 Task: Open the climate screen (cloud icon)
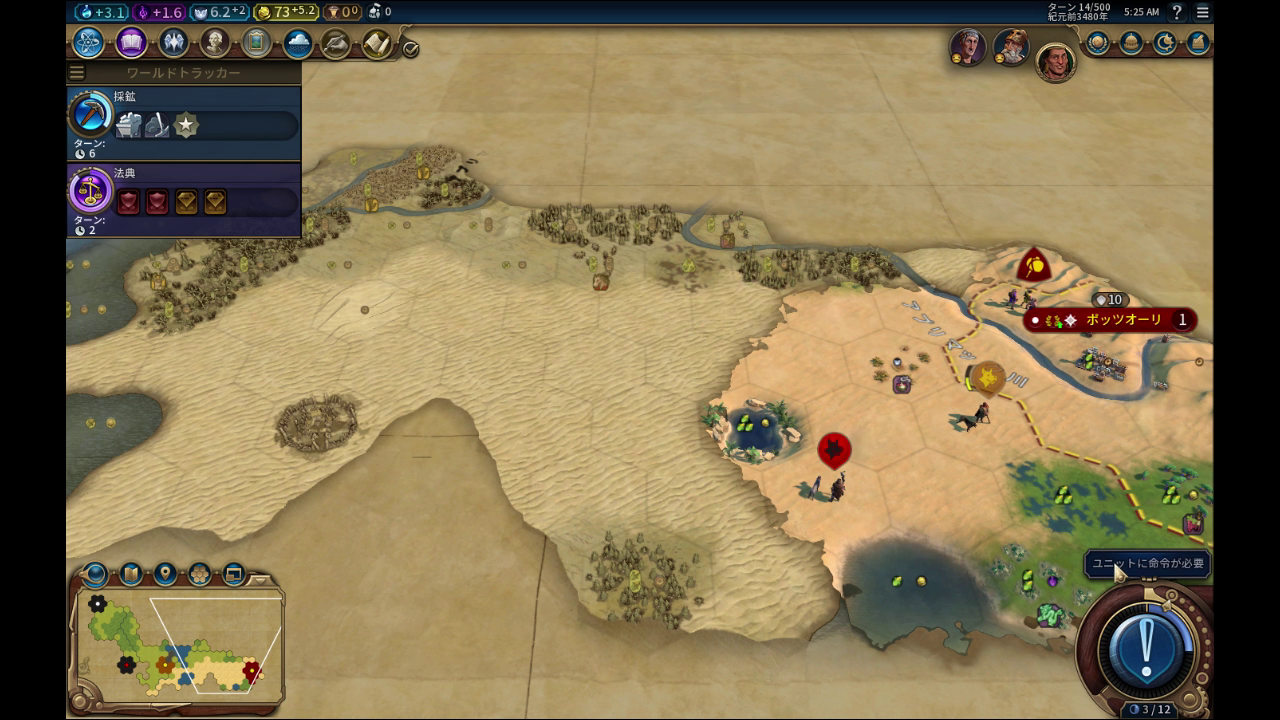click(x=297, y=43)
